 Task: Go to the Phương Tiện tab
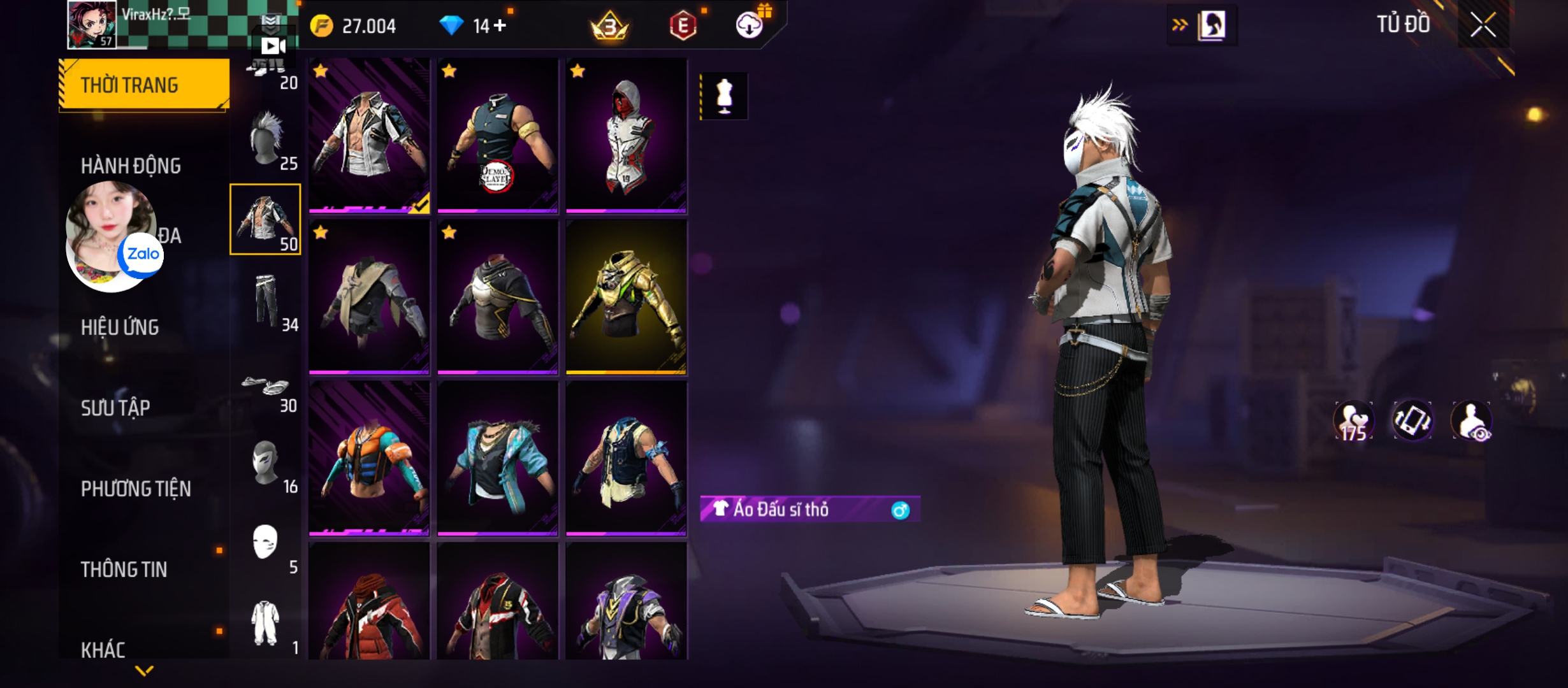pyautogui.click(x=136, y=489)
